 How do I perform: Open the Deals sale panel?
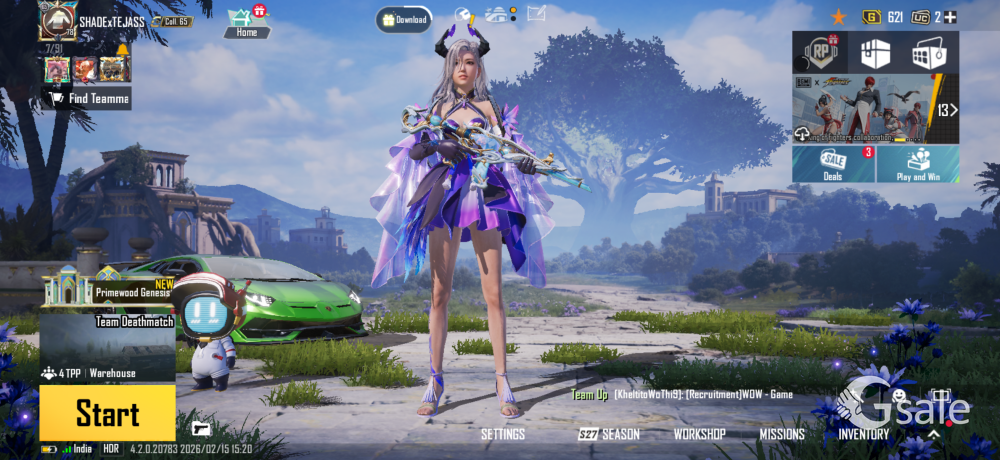833,164
